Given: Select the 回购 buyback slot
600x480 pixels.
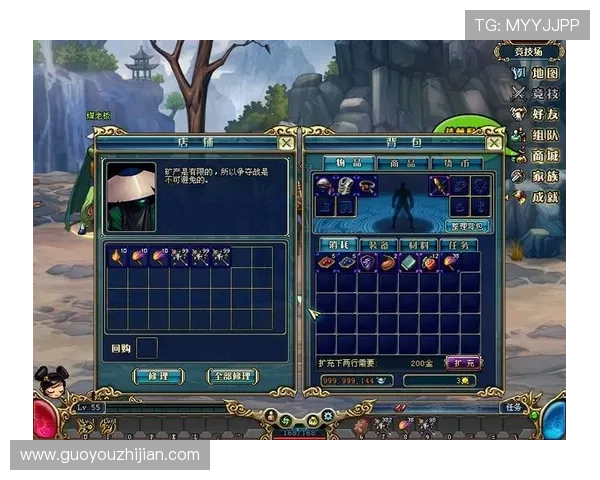Looking at the screenshot, I should click(147, 348).
